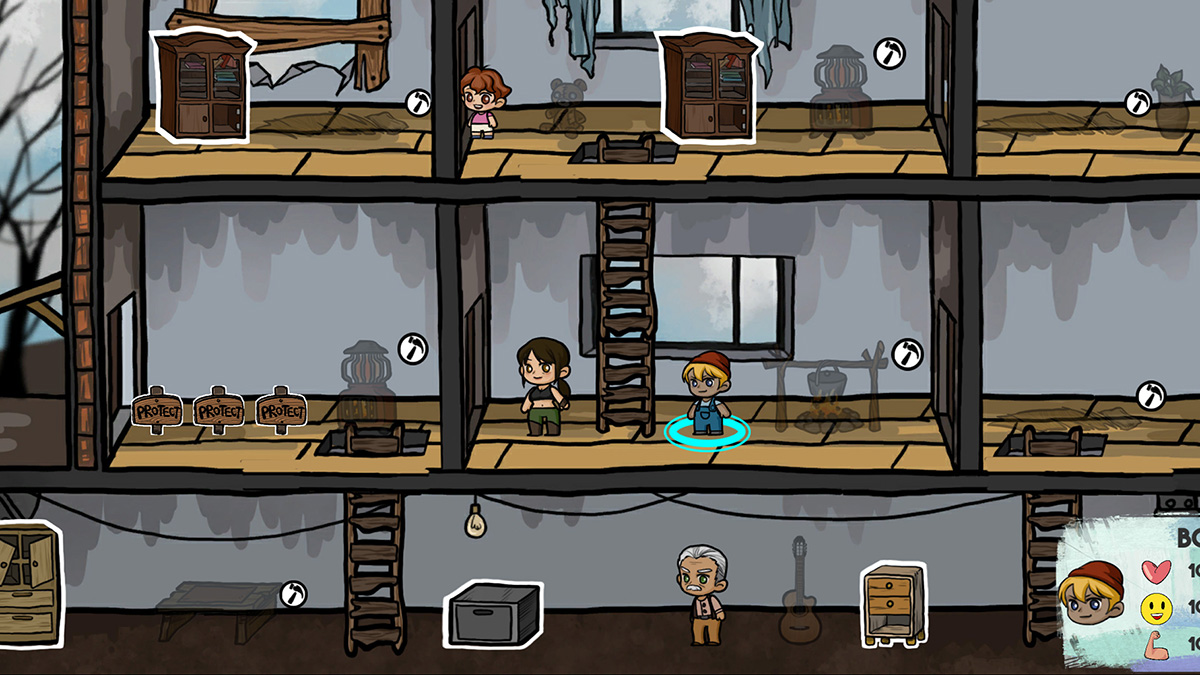Activate the build hammer near the Protect signs lantern
Image resolution: width=1200 pixels, height=675 pixels.
[x=412, y=349]
